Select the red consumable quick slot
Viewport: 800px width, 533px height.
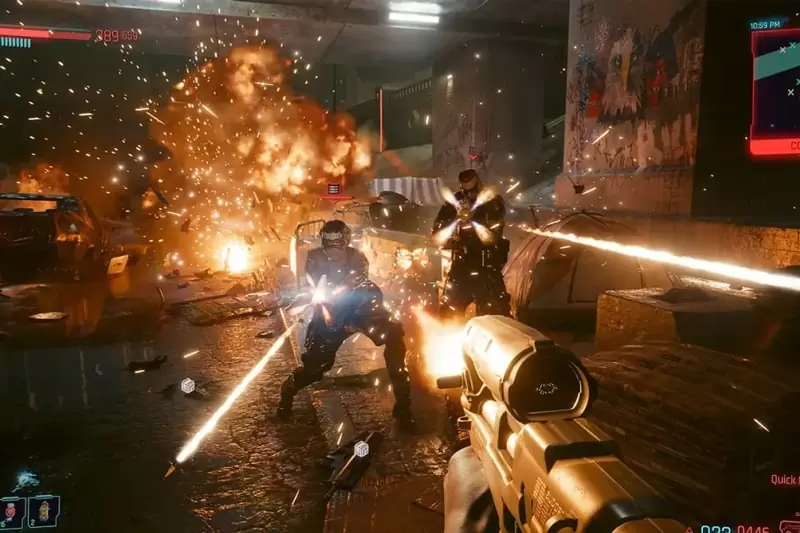(x=12, y=511)
